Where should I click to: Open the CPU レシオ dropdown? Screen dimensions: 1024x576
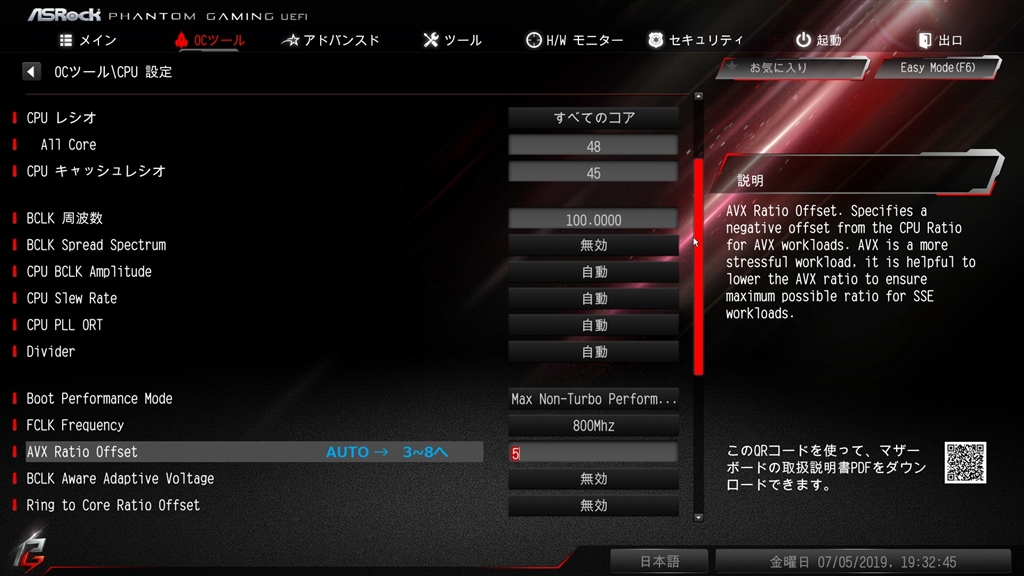click(x=594, y=118)
